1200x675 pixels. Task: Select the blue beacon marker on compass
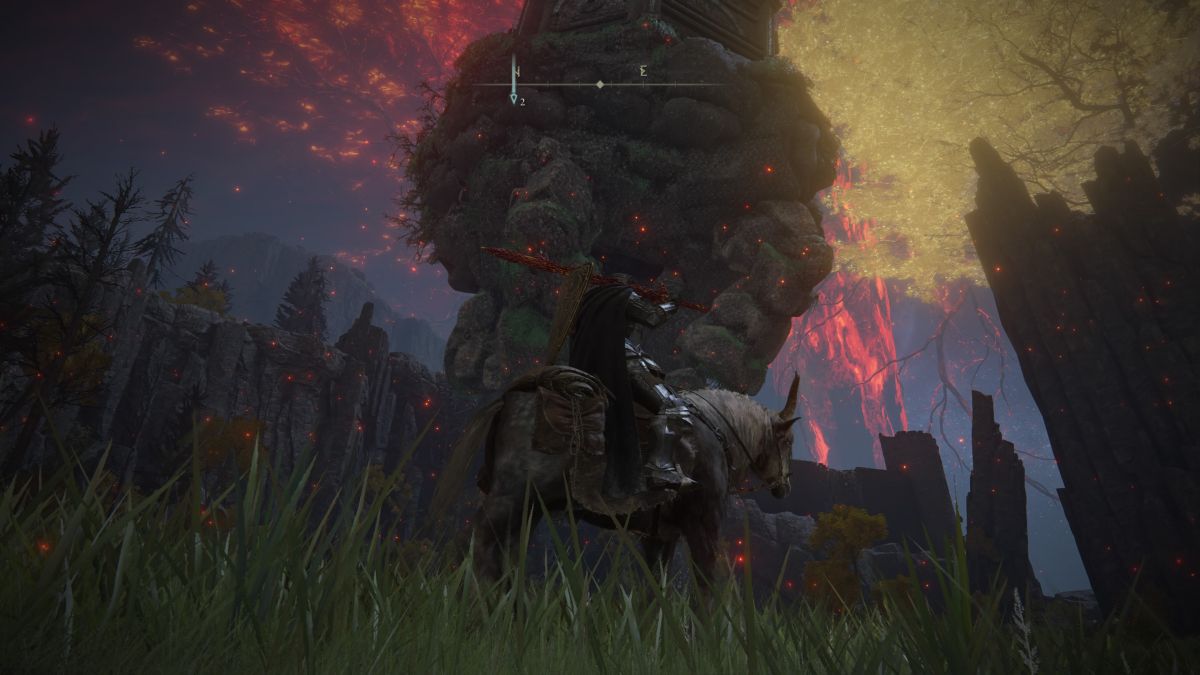(x=513, y=99)
